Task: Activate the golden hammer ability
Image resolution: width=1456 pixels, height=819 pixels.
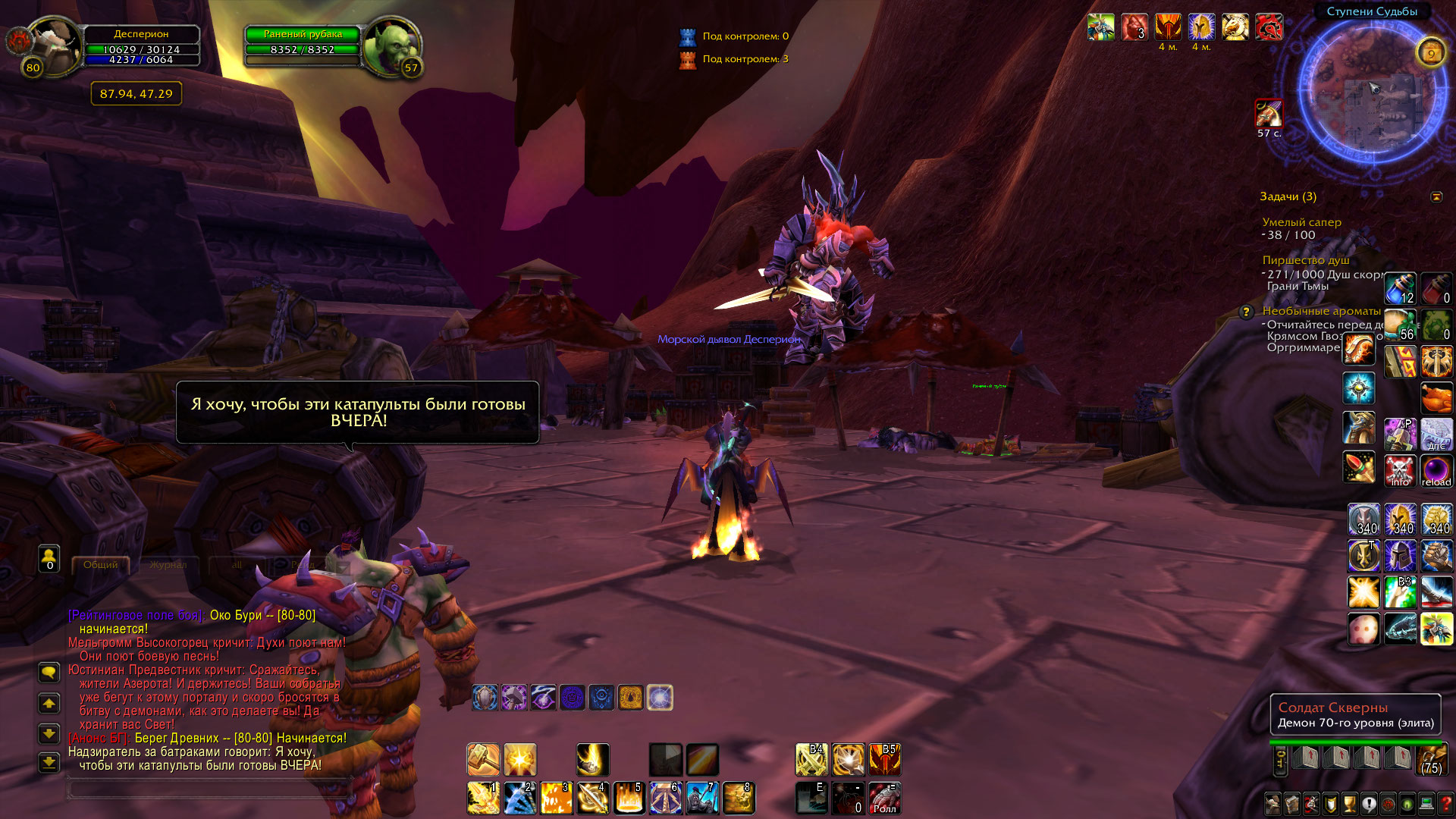Action: pyautogui.click(x=483, y=759)
